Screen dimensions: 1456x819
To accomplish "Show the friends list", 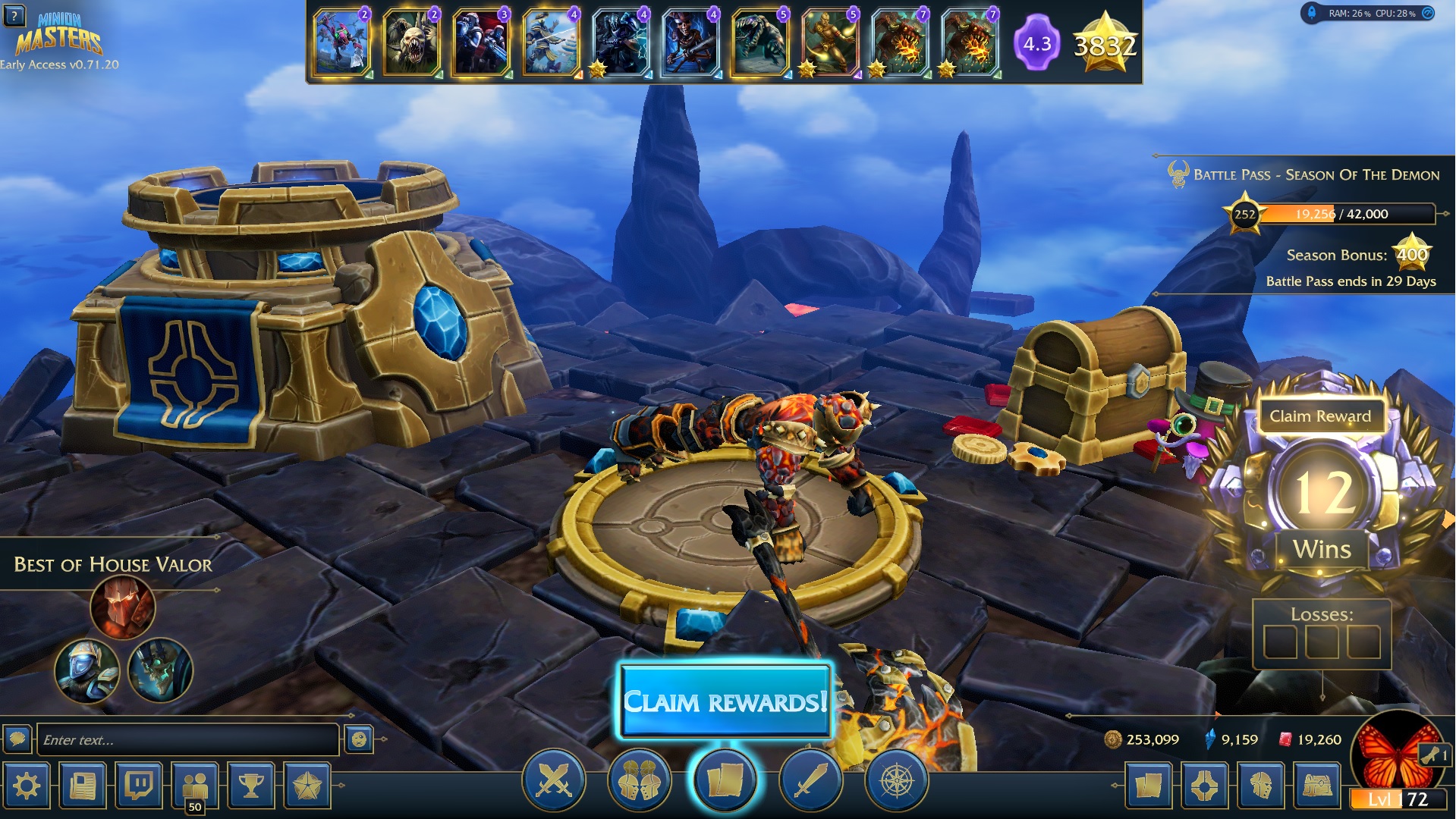I will pos(195,786).
